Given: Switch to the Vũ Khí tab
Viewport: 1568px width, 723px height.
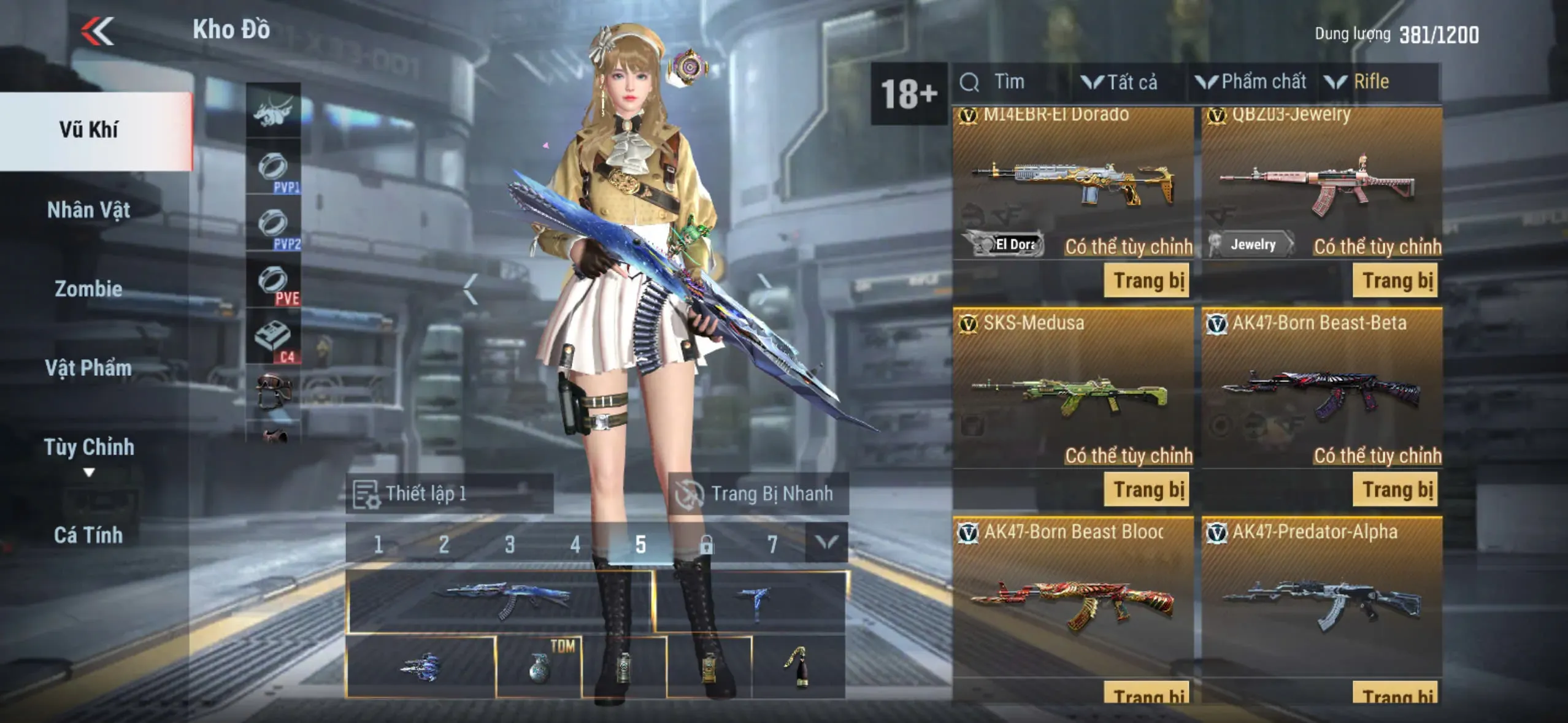Looking at the screenshot, I should tap(90, 130).
